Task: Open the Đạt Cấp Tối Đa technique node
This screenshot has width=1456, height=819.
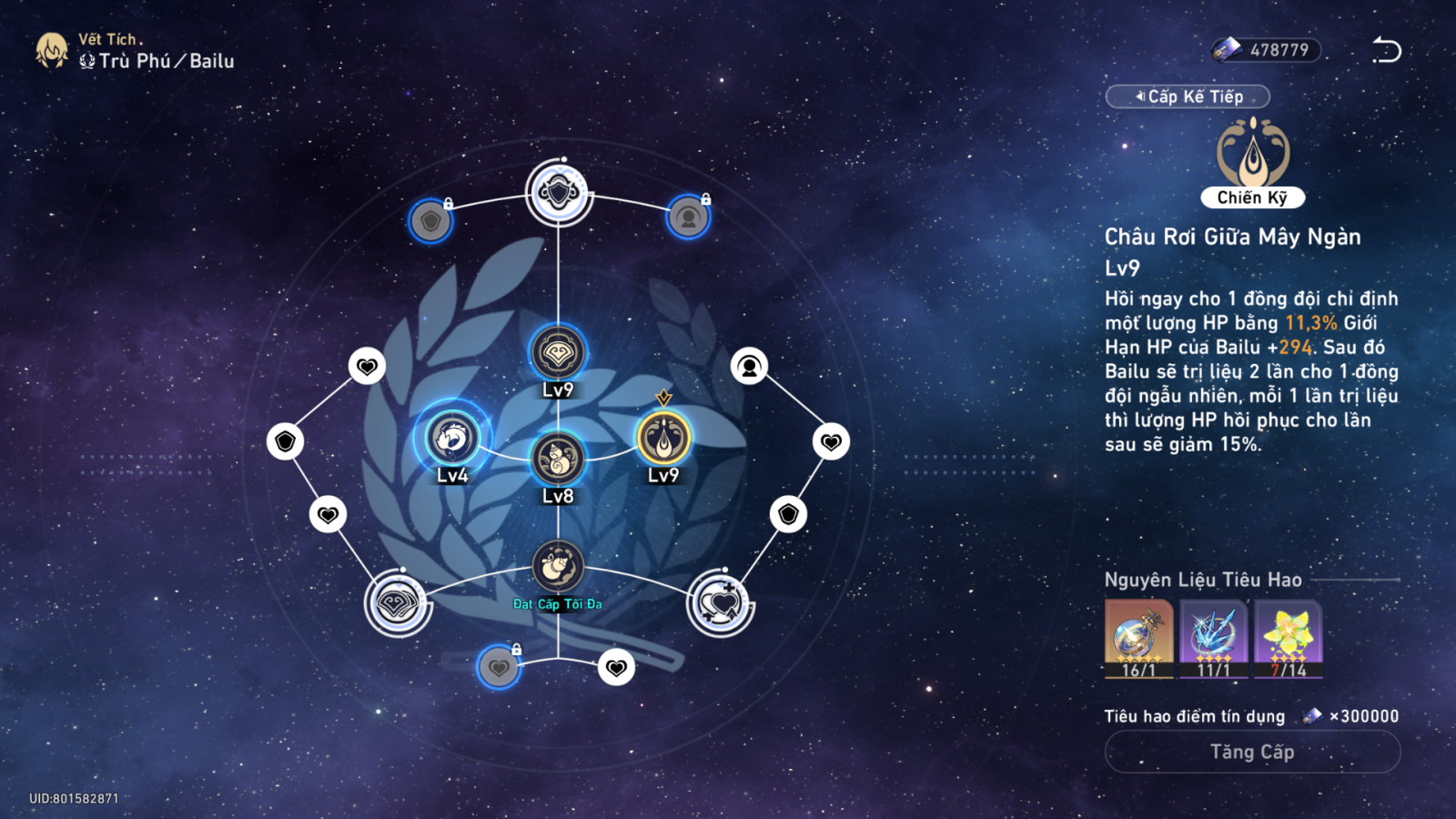Action: click(x=558, y=568)
